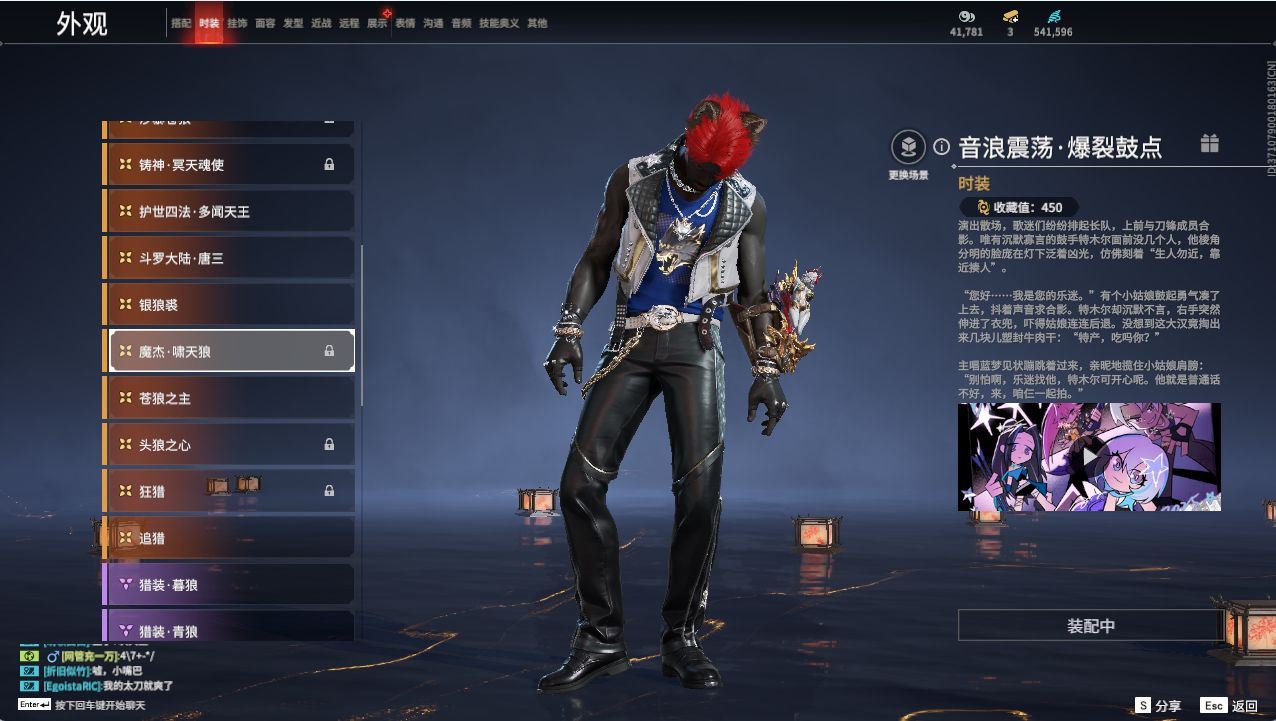Pick the 斗罗大陆·唐三 outfit
1276x721 pixels.
230,258
